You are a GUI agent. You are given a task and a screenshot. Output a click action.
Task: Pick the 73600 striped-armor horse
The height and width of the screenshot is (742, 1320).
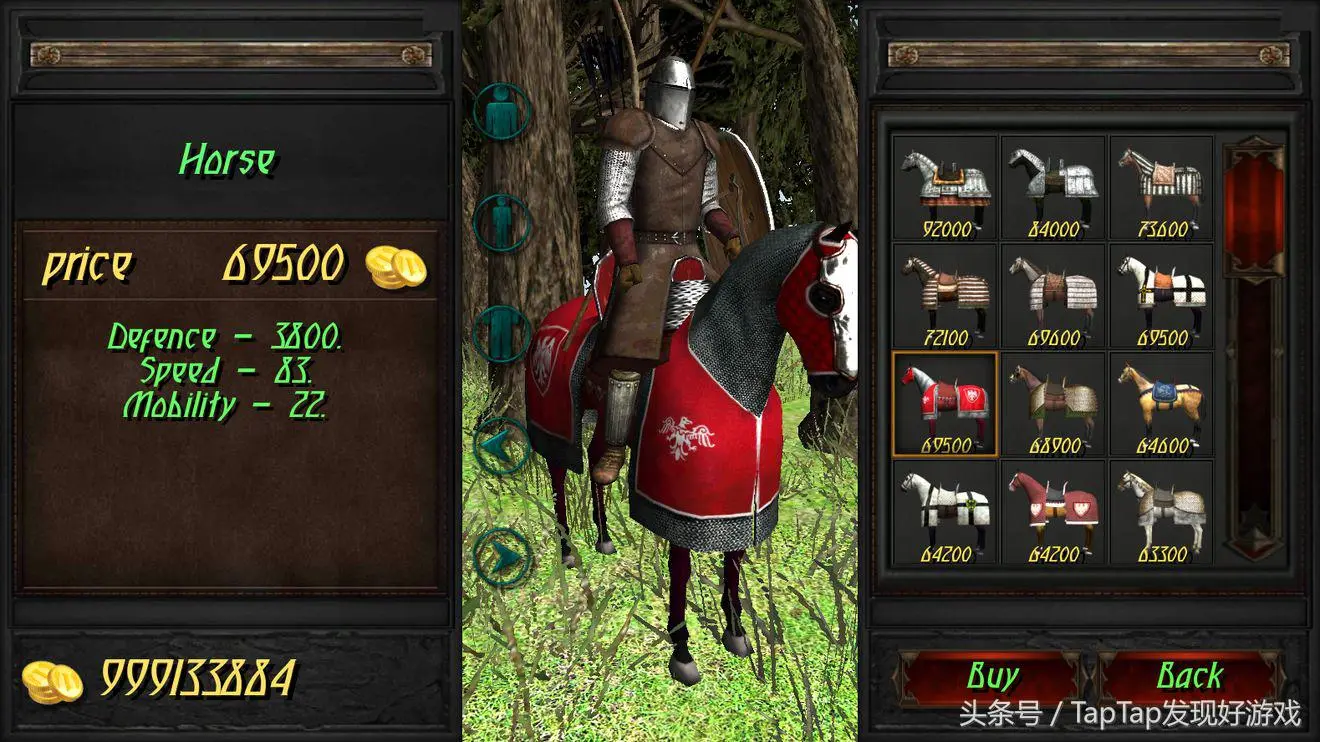pos(1161,188)
